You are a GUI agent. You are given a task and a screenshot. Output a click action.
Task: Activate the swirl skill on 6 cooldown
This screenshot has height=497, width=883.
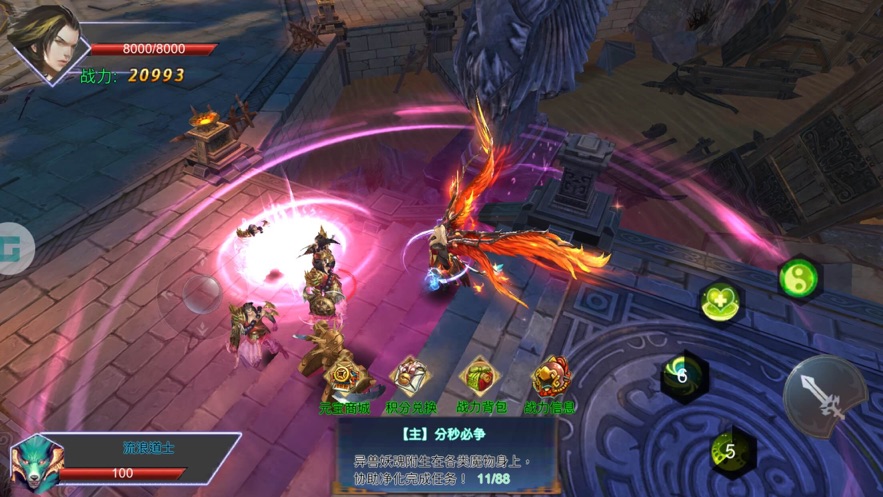click(x=684, y=375)
